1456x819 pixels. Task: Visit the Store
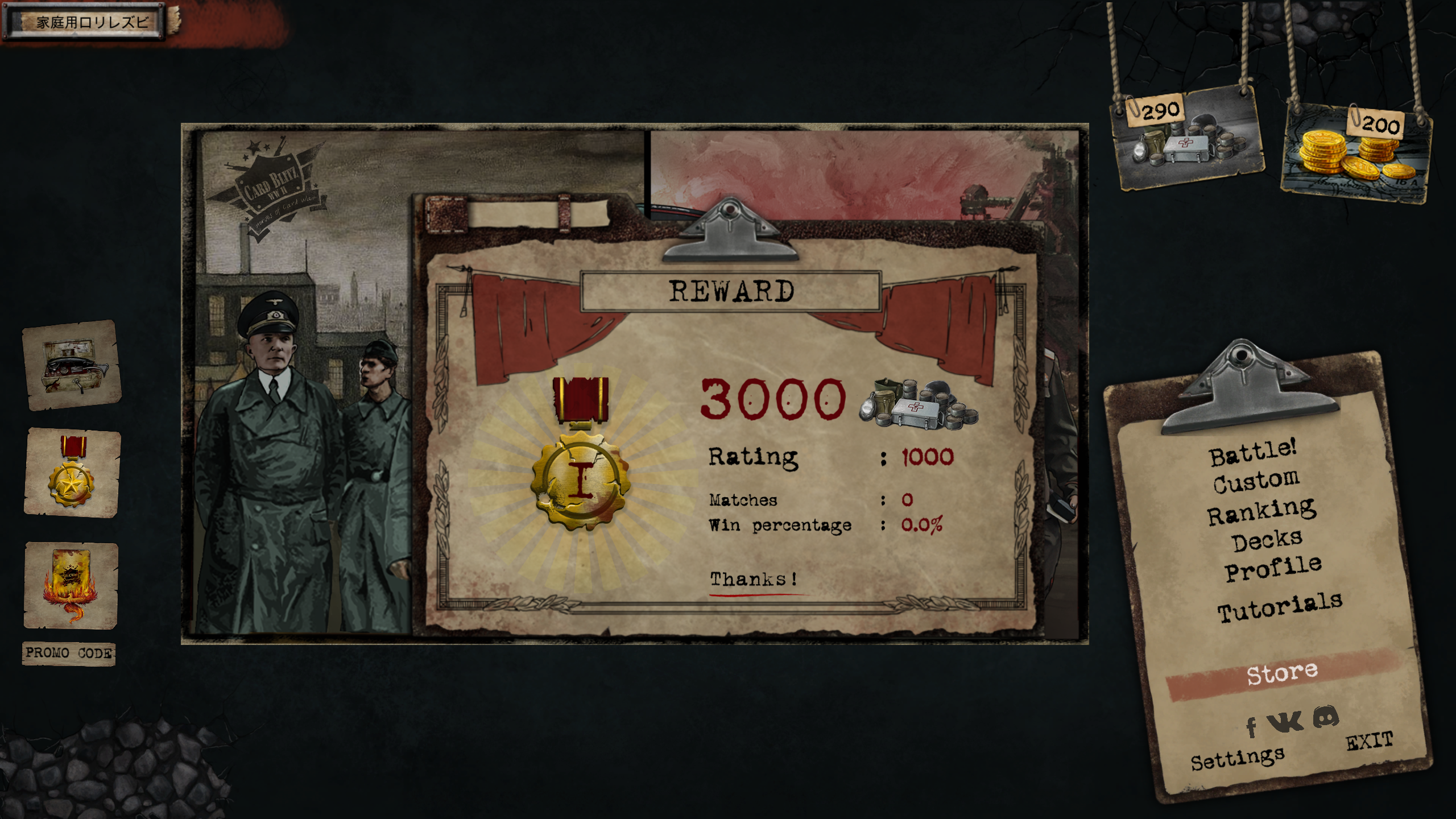coord(1282,673)
